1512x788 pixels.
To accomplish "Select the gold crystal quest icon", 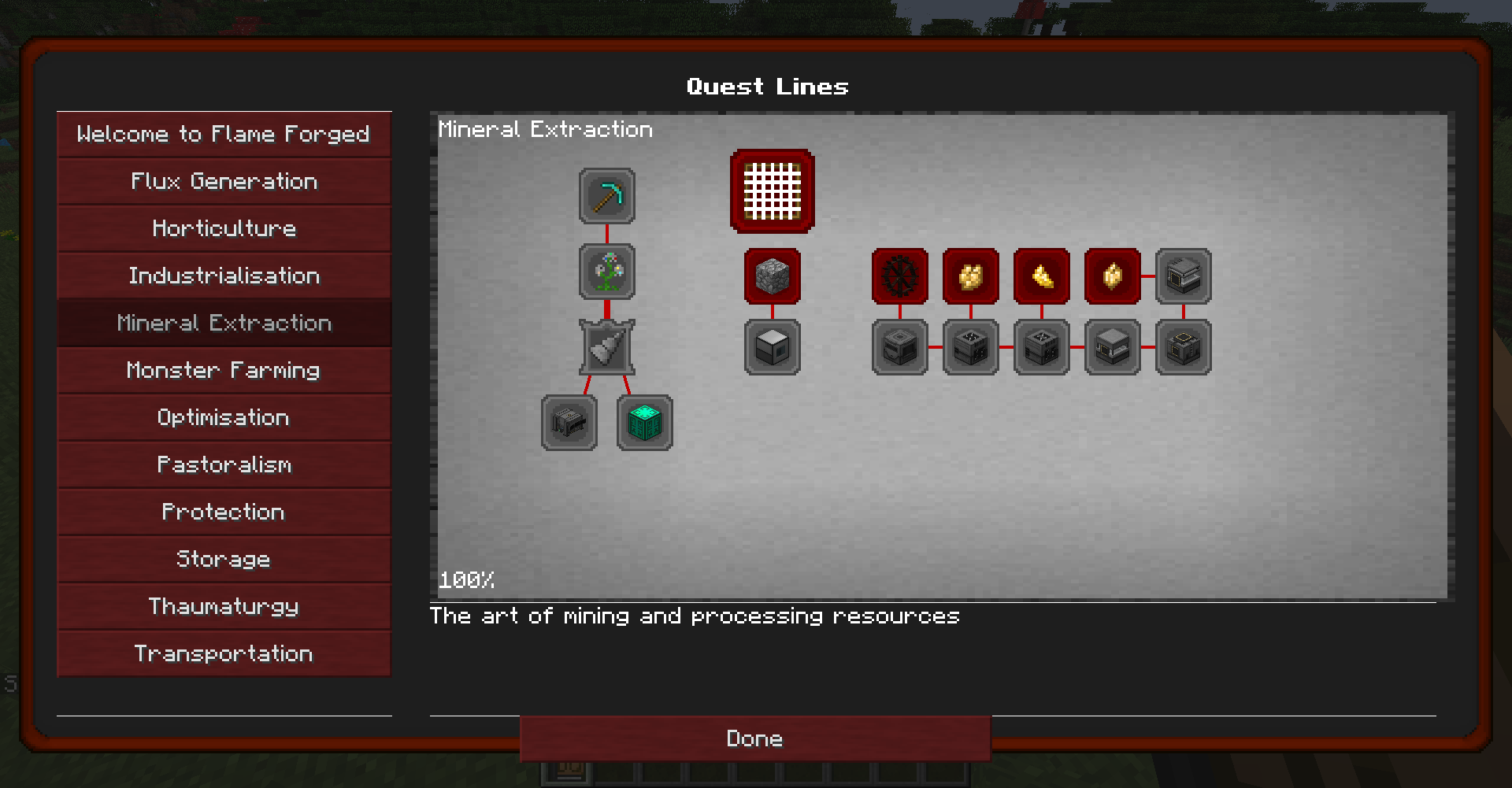I will pos(1111,276).
